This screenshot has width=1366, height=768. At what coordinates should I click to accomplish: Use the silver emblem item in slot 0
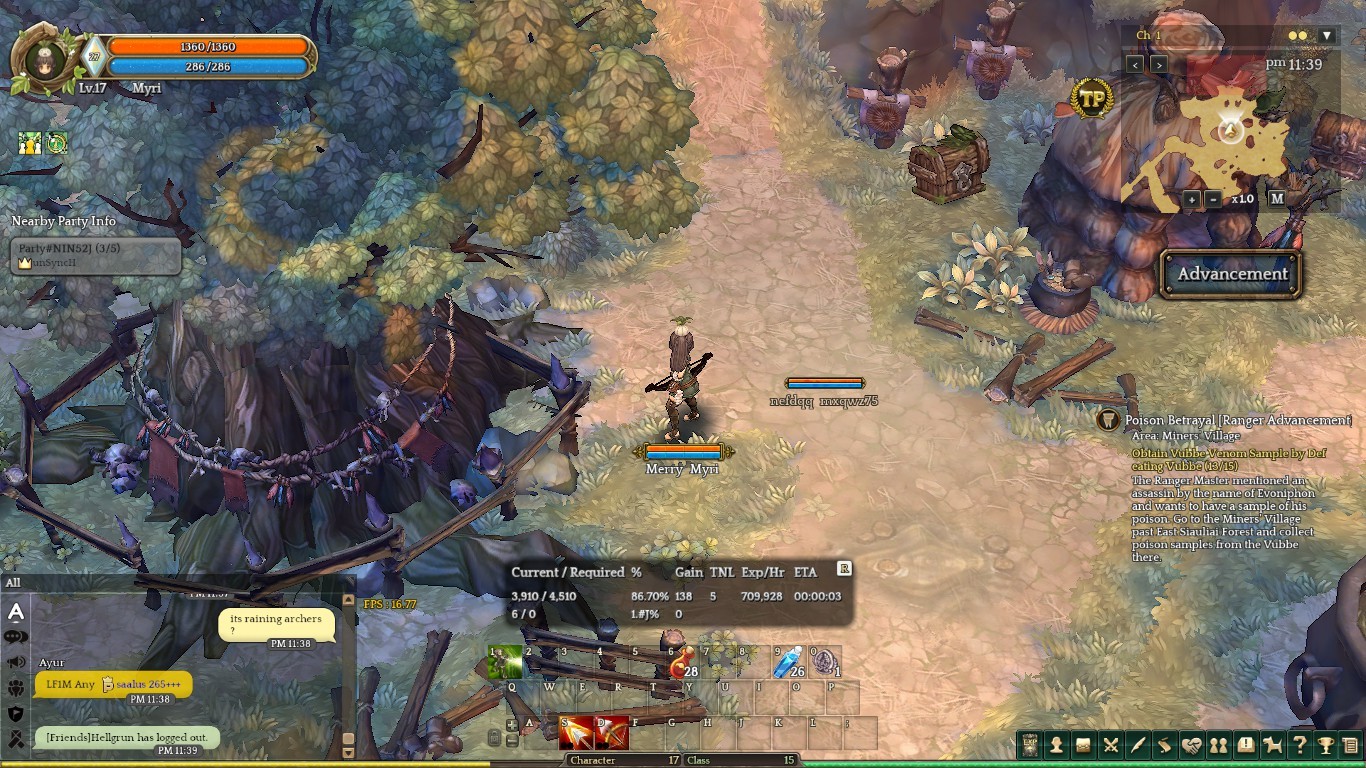825,663
